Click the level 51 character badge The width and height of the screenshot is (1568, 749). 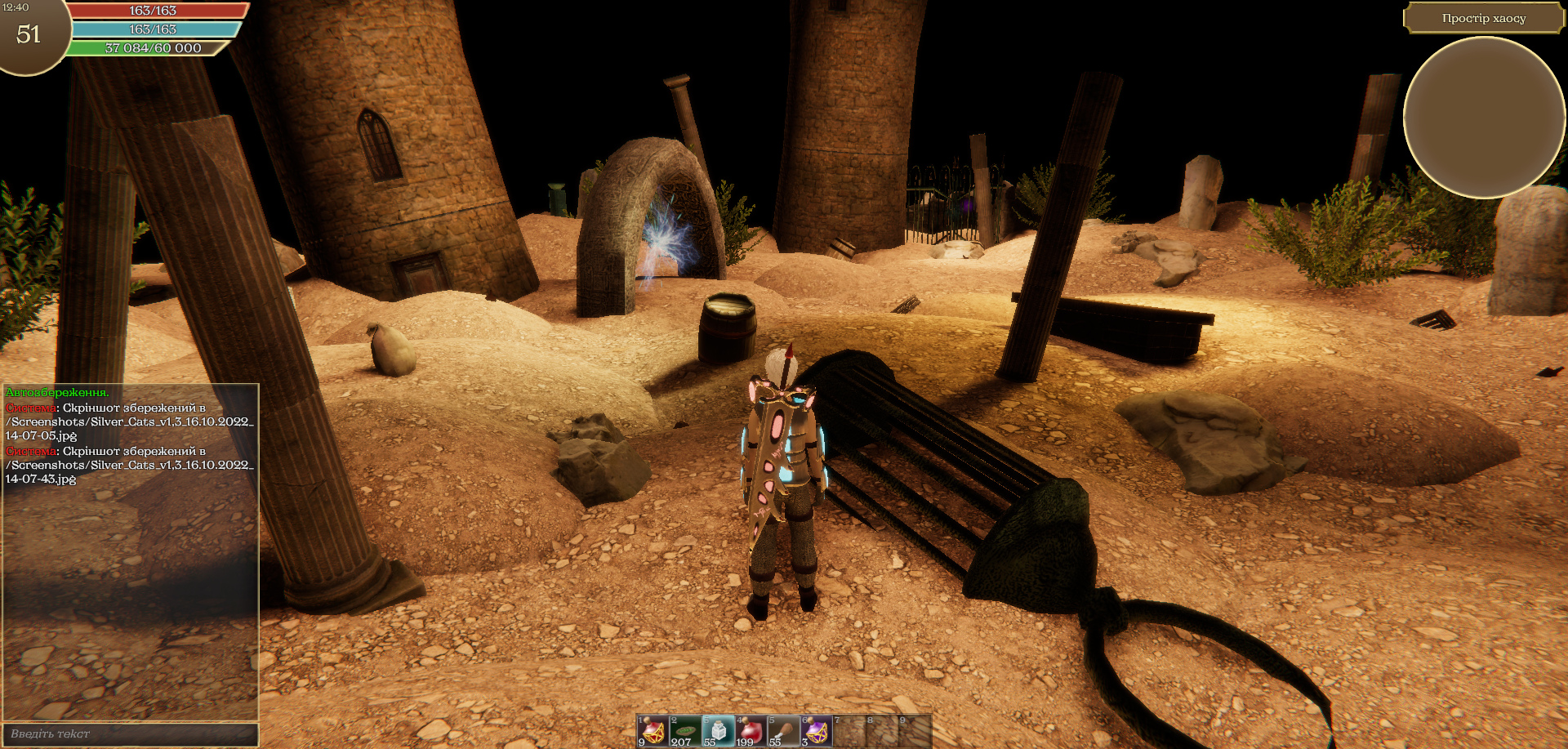29,34
